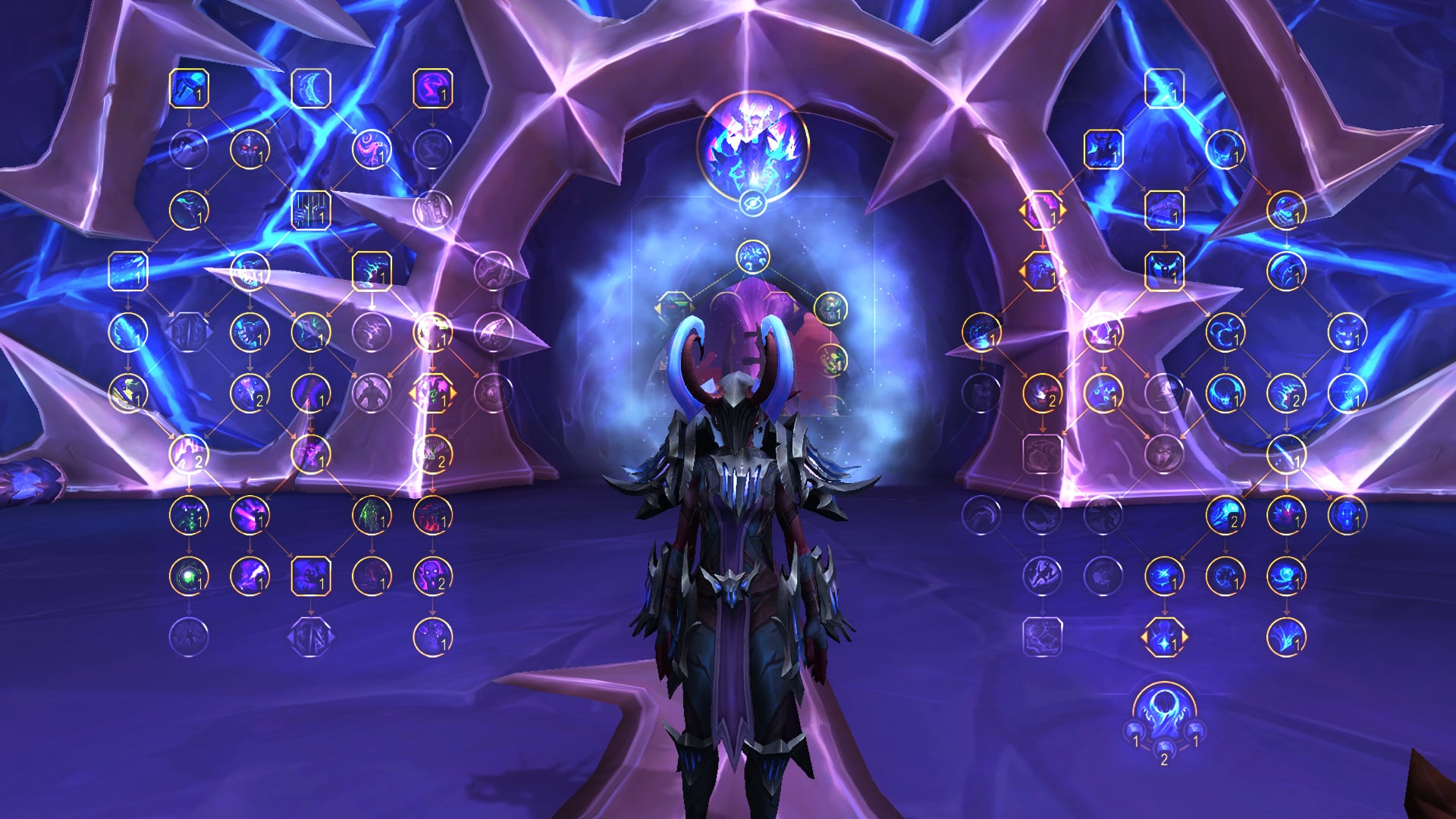Screen dimensions: 1456x819
Task: Select the red-eyed metal mask talent
Action: (x=250, y=149)
